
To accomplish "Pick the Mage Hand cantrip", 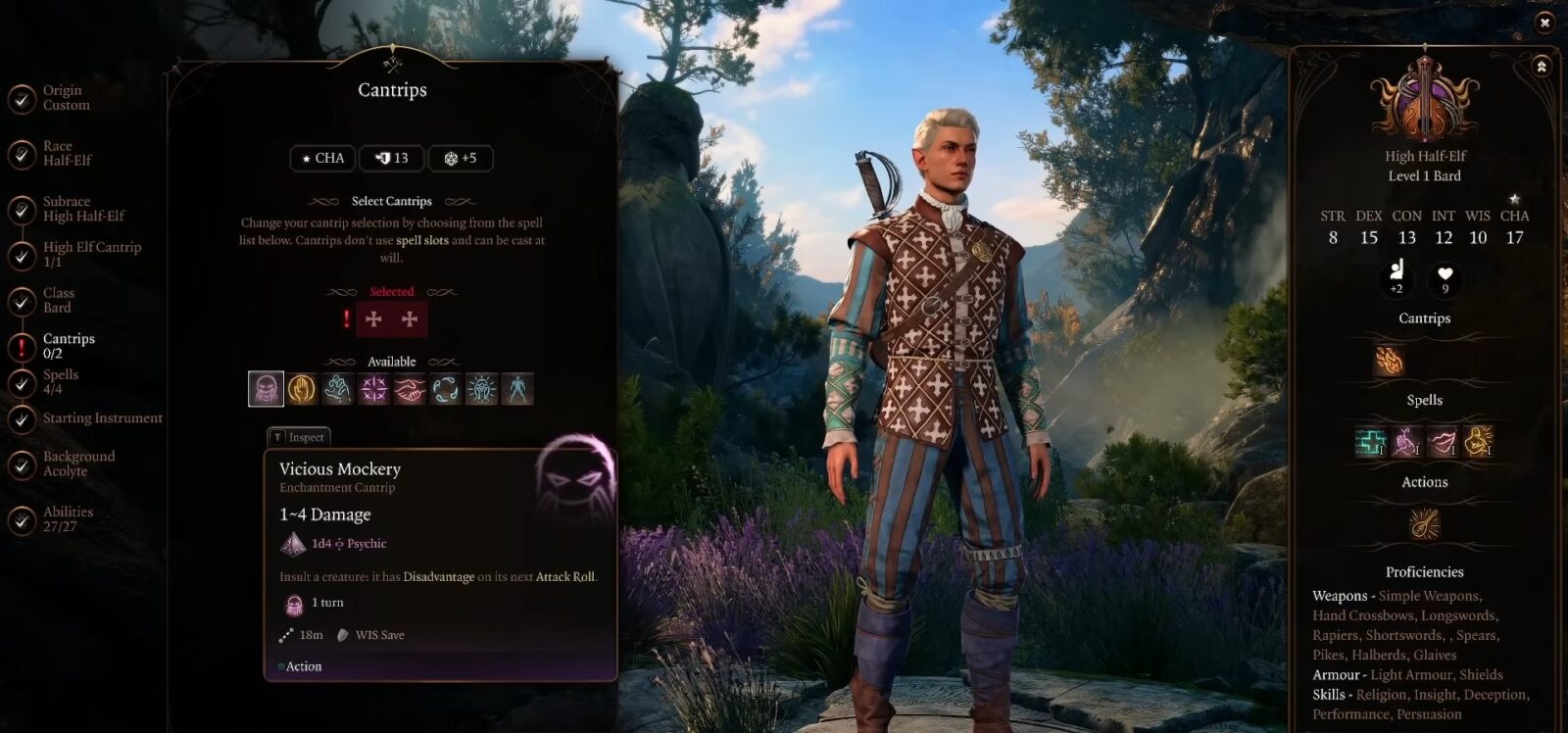I will click(338, 389).
